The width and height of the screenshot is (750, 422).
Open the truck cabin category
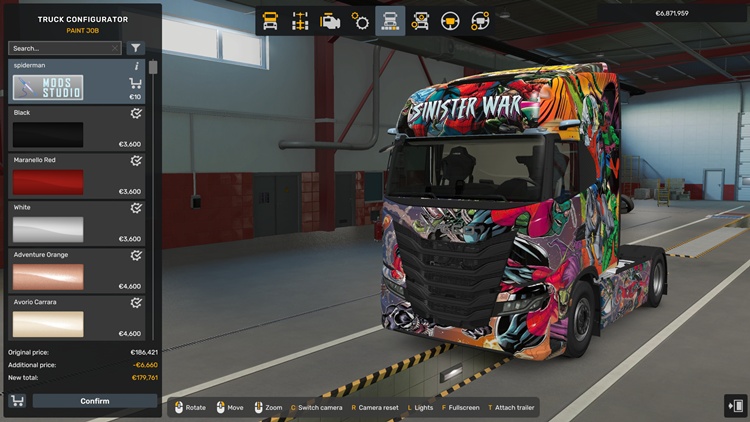coord(270,20)
